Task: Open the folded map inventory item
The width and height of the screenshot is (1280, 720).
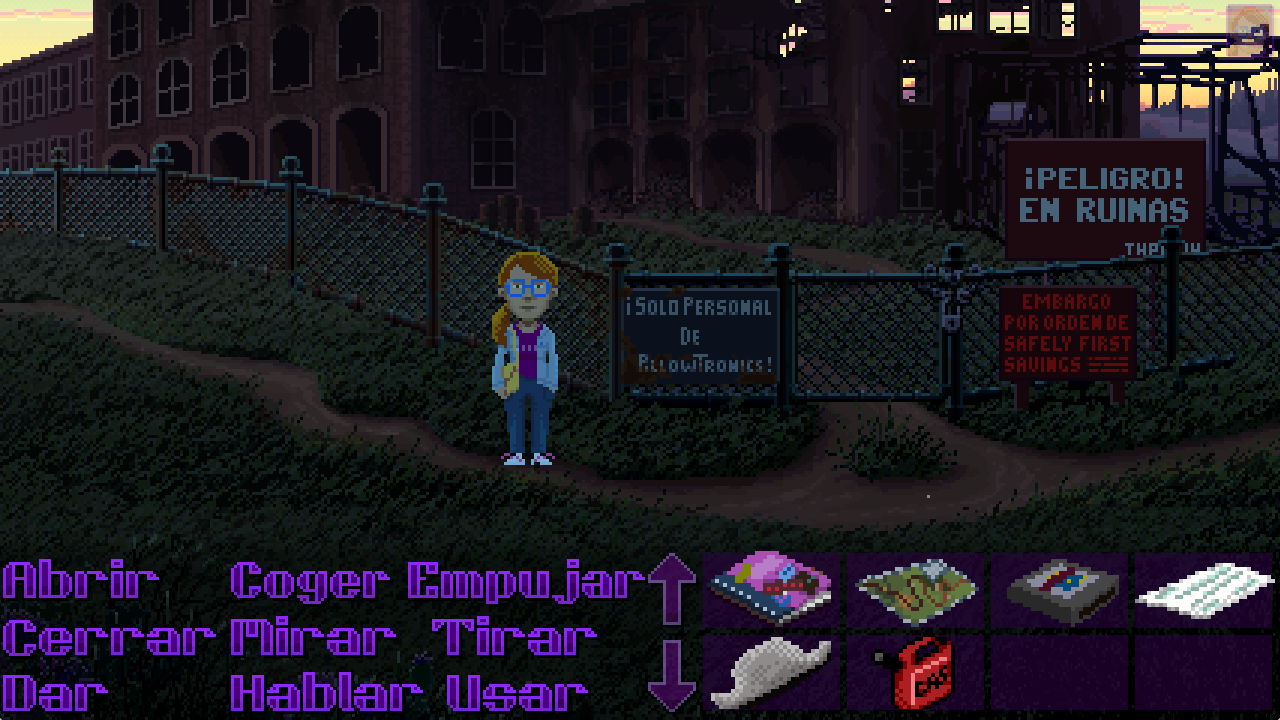Action: pos(916,591)
